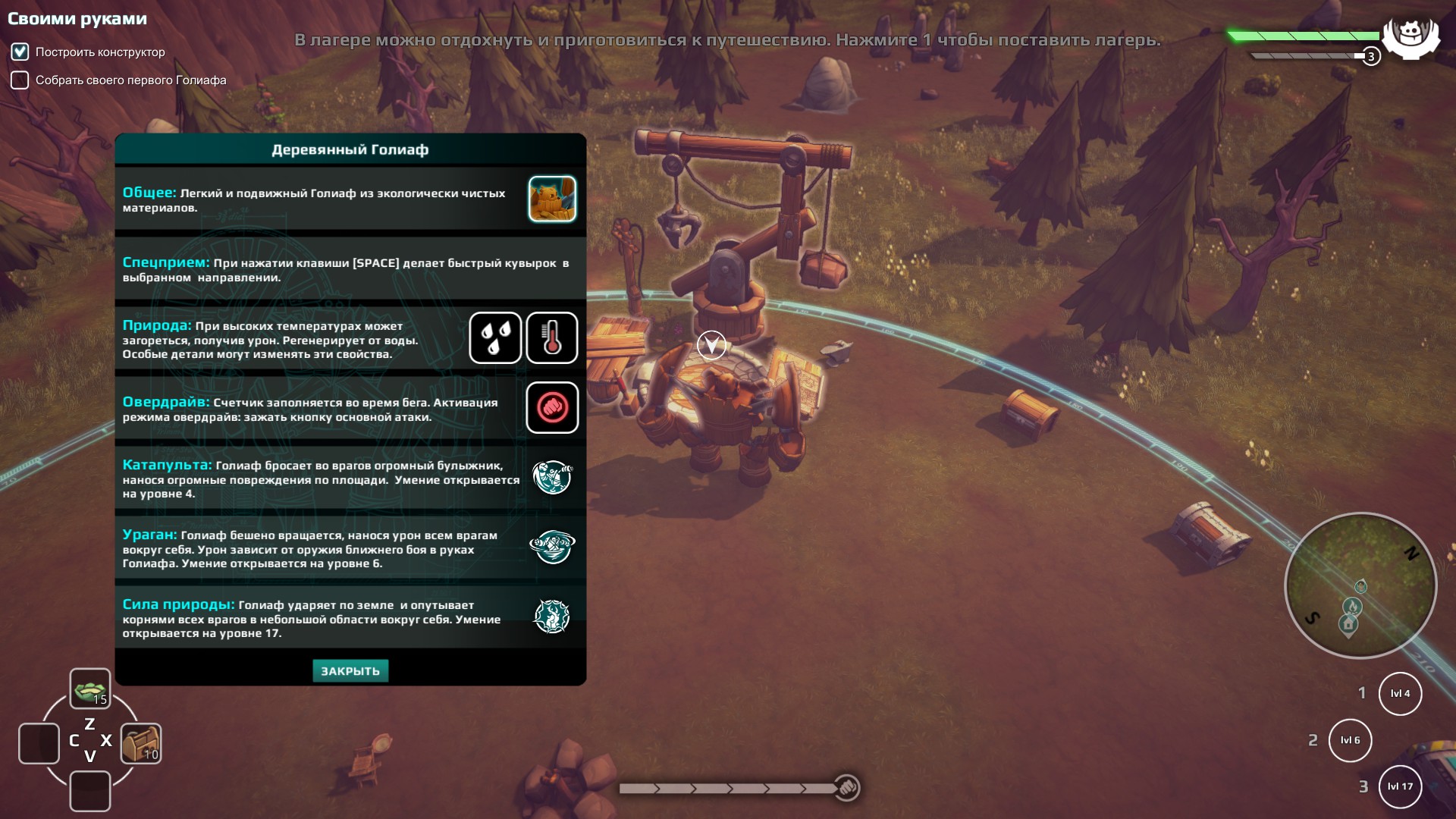Viewport: 1456px width, 819px height.
Task: Activate the lvl 17 skill slot
Action: [x=1400, y=787]
